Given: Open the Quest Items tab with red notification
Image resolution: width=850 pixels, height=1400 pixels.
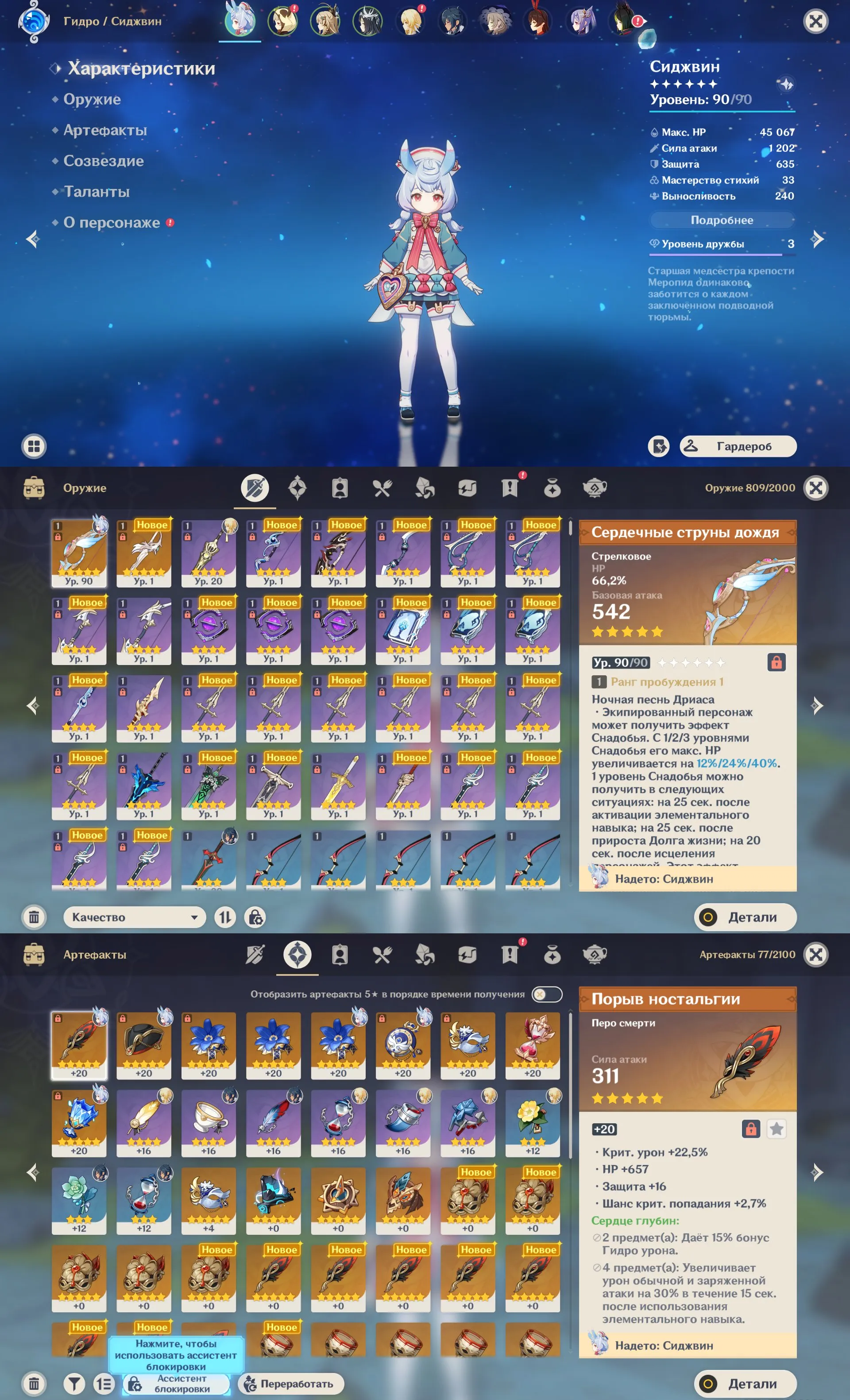Looking at the screenshot, I should (510, 487).
